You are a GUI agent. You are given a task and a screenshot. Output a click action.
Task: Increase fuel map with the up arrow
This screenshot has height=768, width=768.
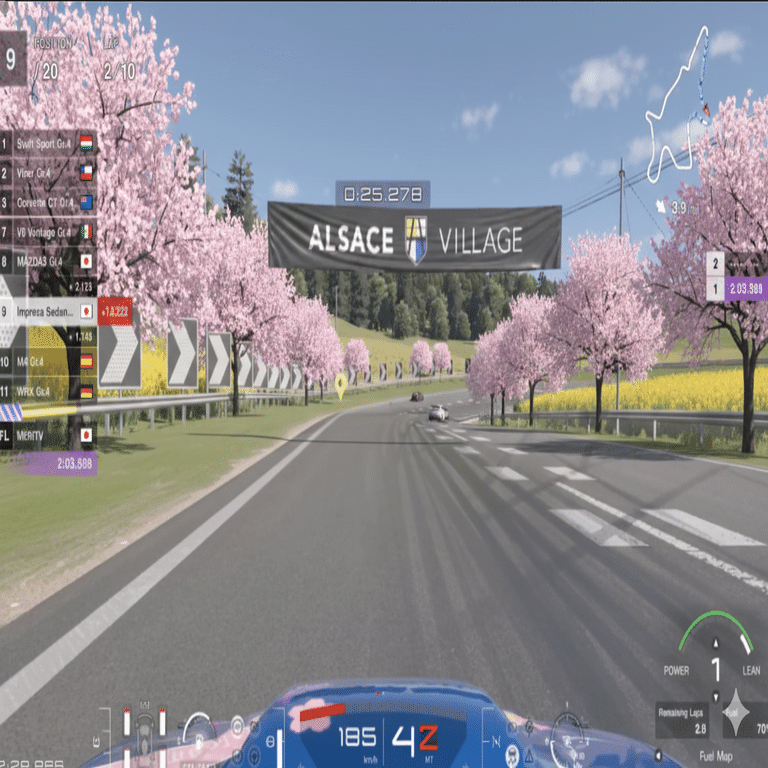716,645
